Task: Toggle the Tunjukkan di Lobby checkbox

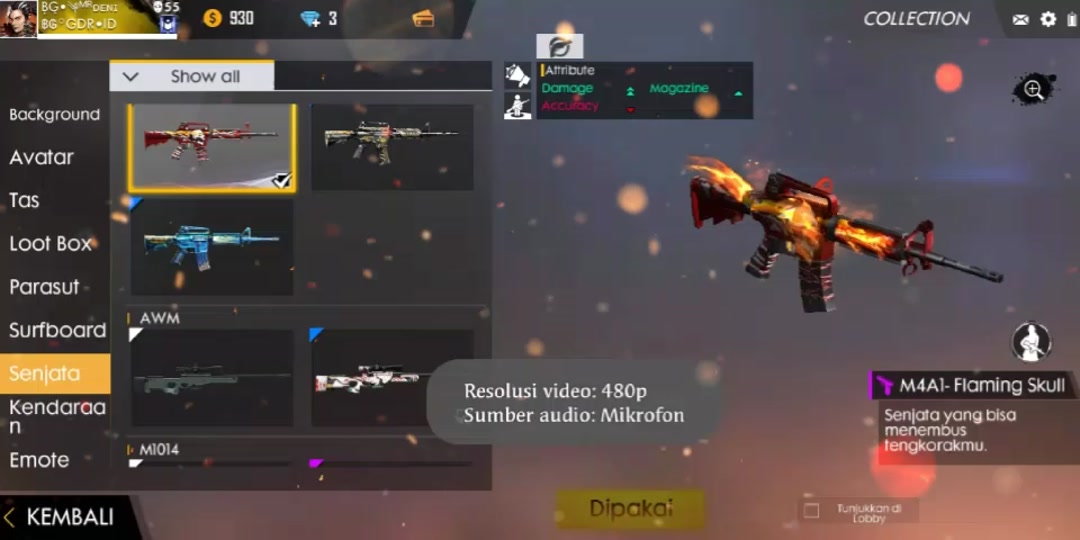Action: click(x=812, y=511)
